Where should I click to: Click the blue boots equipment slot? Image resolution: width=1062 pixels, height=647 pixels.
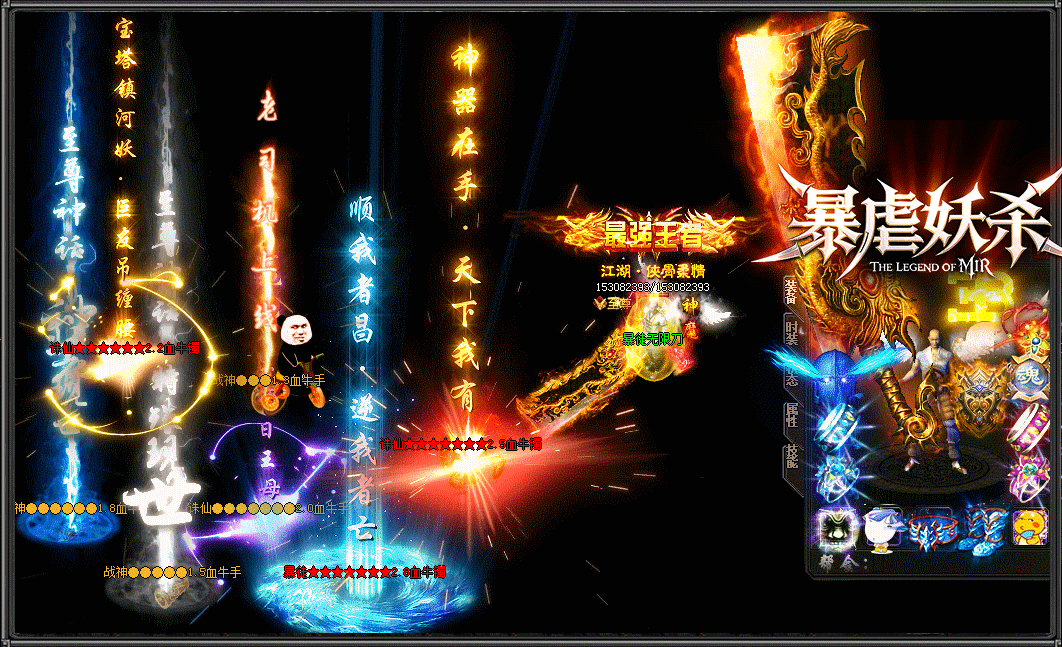tap(983, 527)
